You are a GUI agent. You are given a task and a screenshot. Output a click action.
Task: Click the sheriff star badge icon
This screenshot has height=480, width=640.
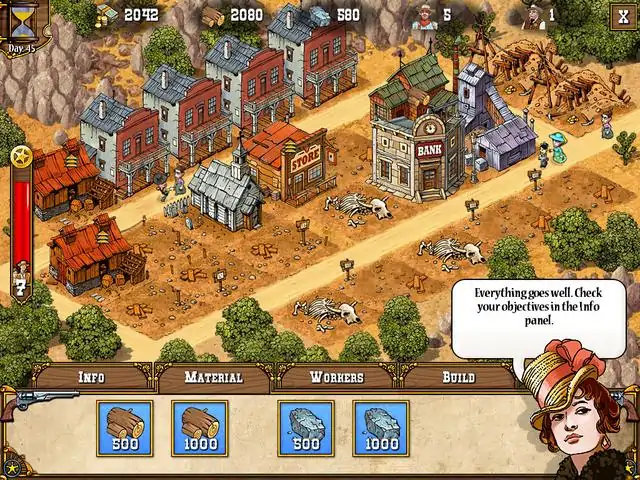click(x=21, y=156)
